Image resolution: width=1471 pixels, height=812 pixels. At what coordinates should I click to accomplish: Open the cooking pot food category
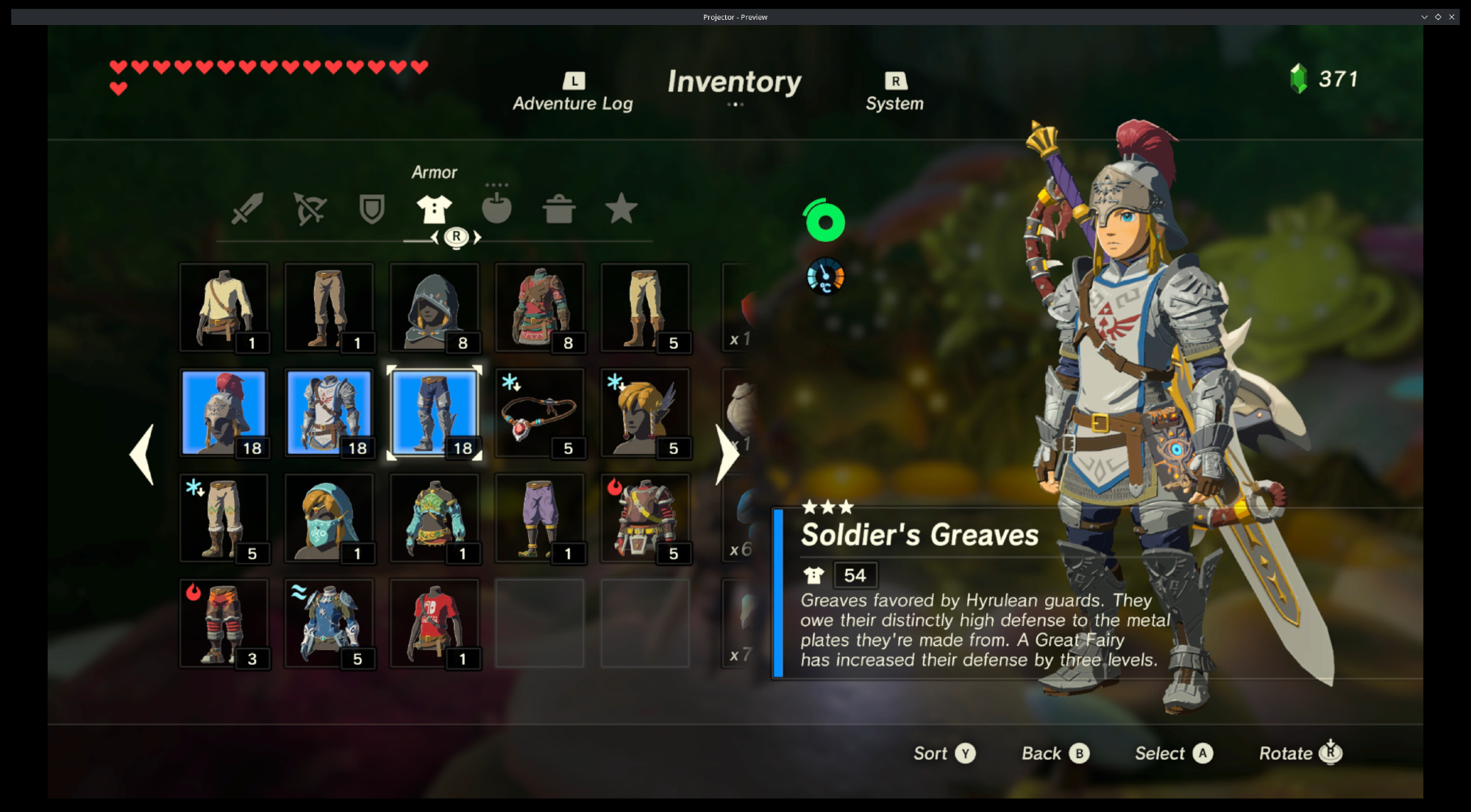(559, 209)
